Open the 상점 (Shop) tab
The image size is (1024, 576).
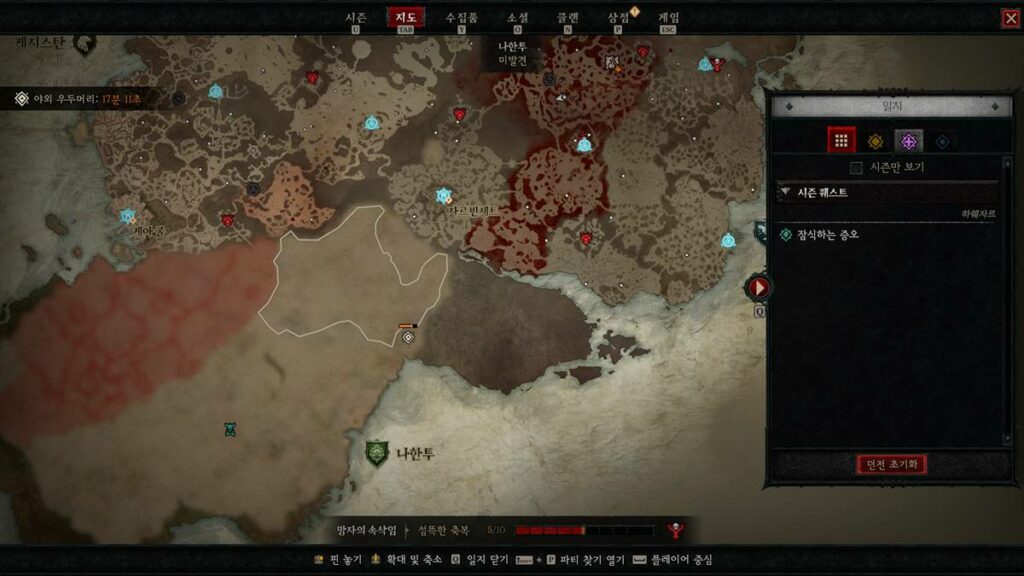(619, 18)
